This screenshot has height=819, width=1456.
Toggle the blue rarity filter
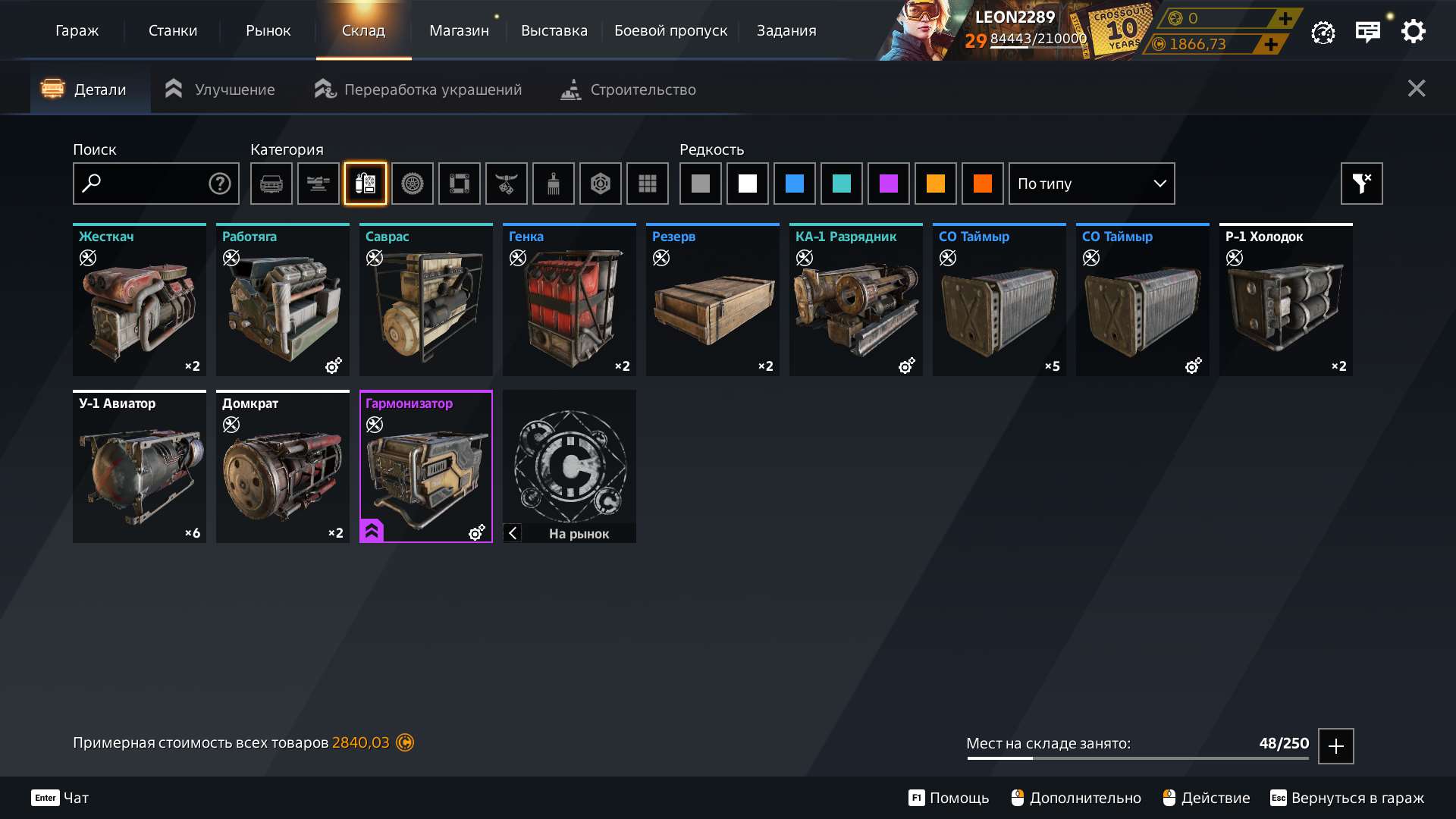click(794, 184)
